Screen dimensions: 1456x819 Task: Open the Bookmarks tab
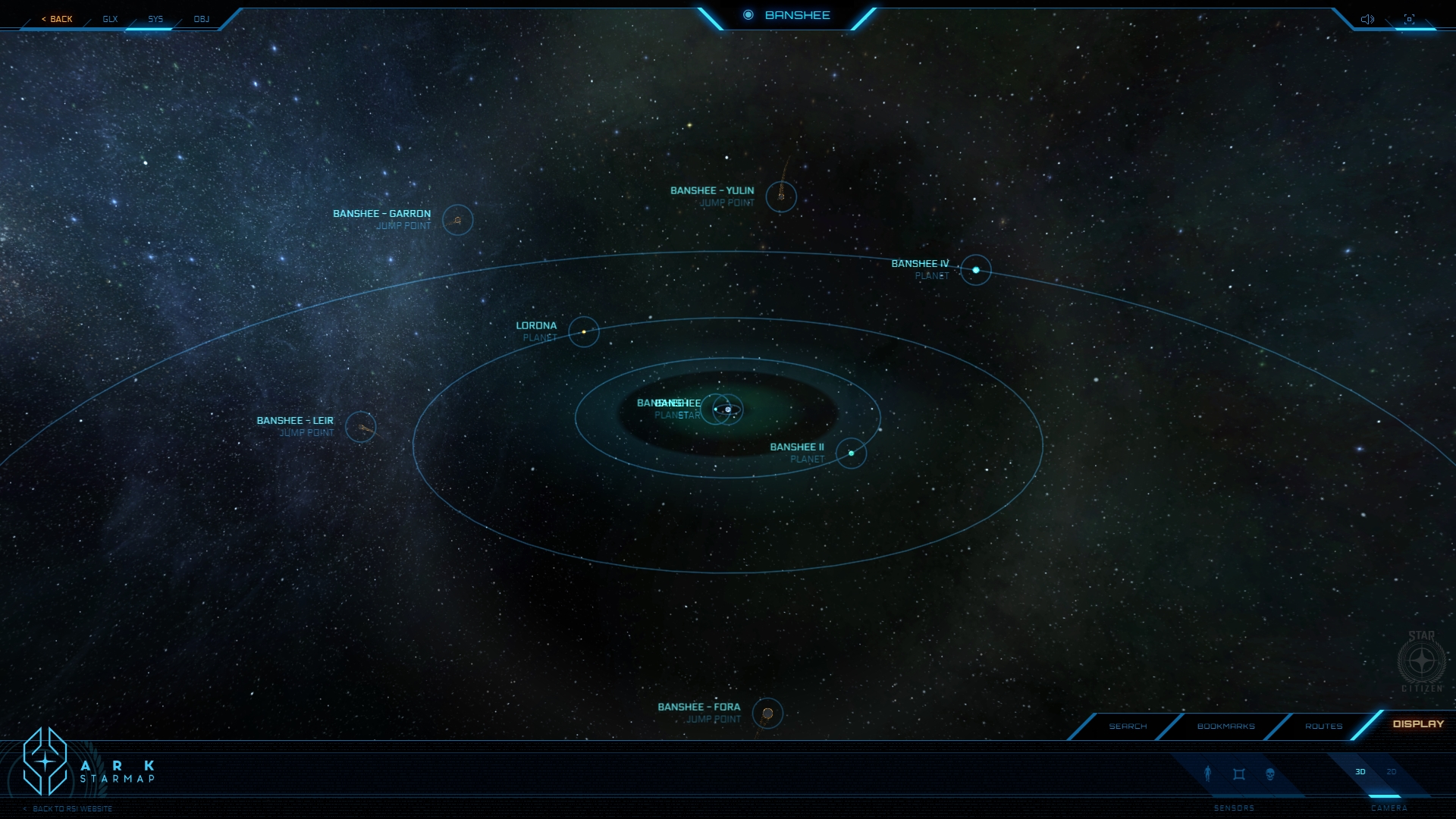tap(1225, 726)
